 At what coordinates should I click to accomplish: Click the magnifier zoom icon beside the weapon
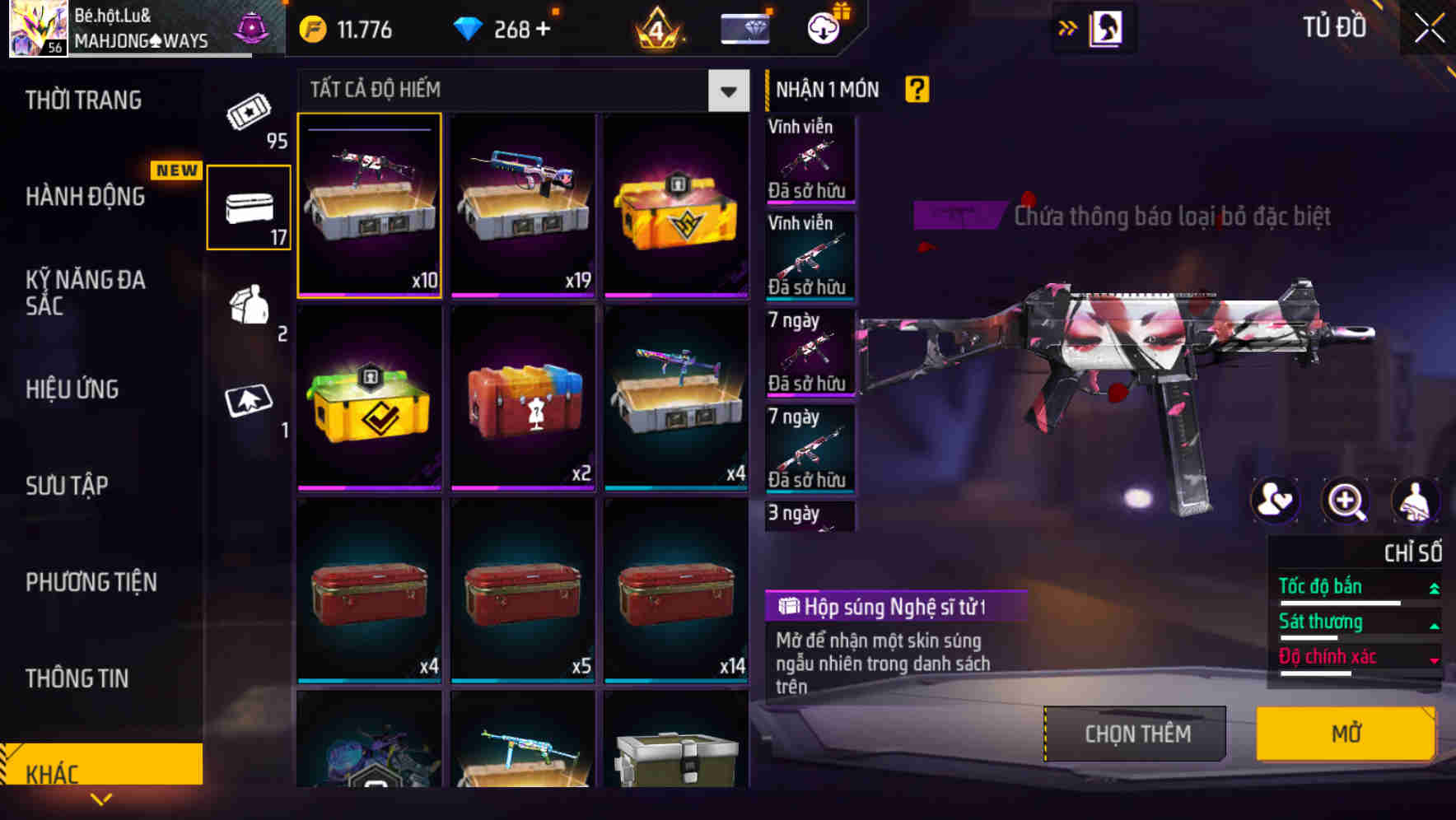(x=1346, y=501)
